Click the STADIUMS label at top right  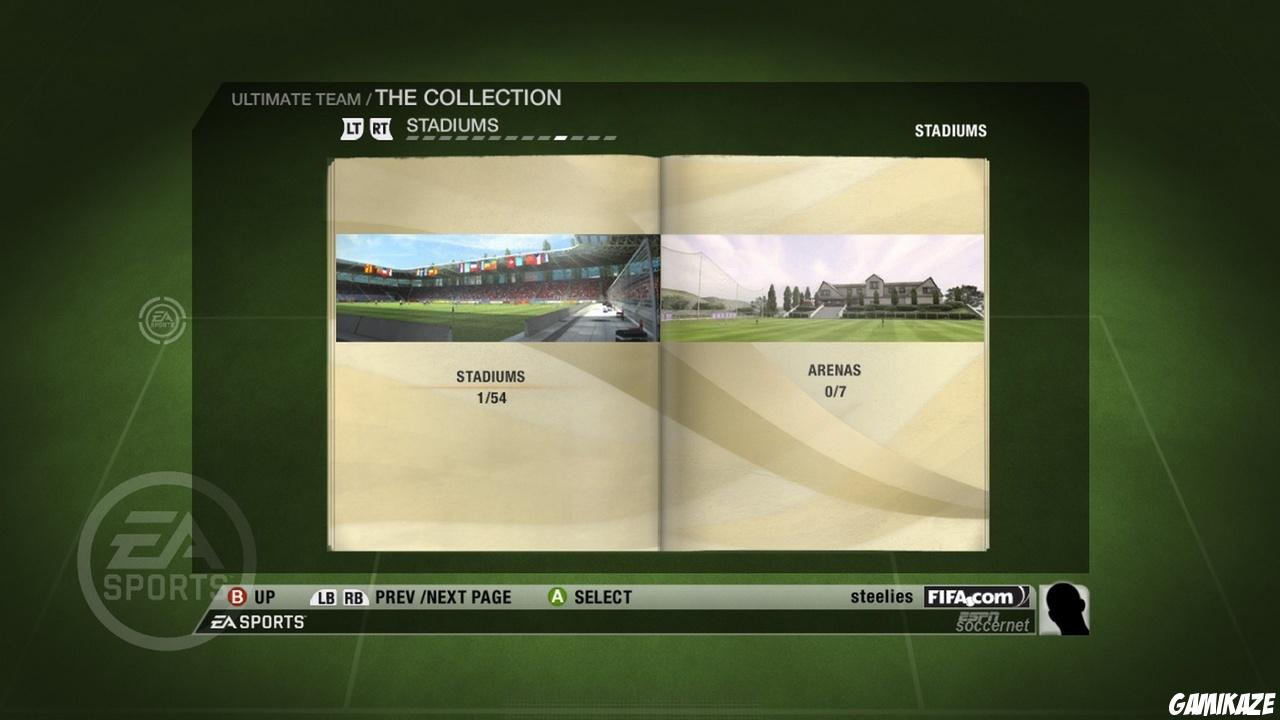click(950, 130)
